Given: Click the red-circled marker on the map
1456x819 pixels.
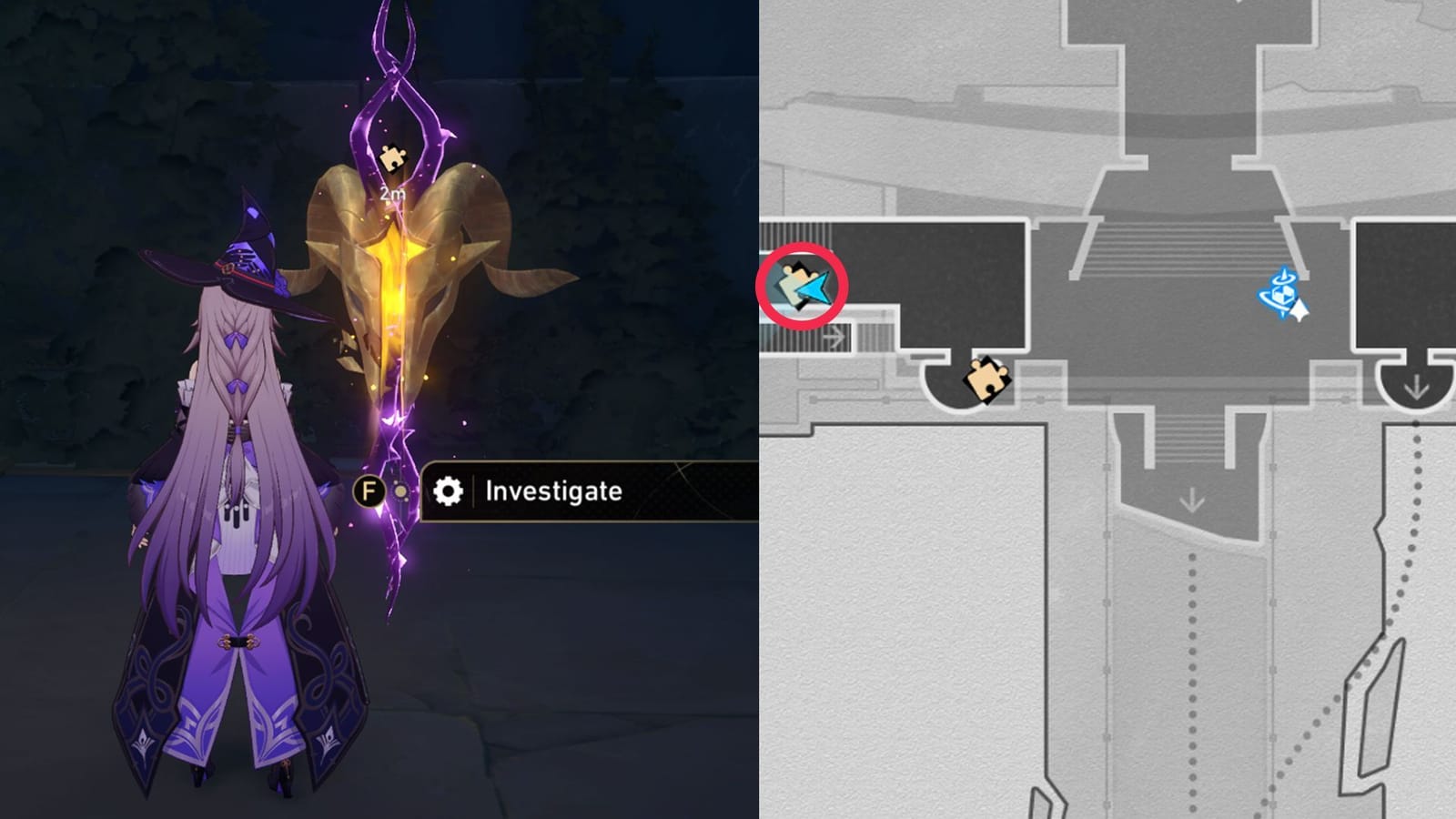Looking at the screenshot, I should click(x=801, y=285).
